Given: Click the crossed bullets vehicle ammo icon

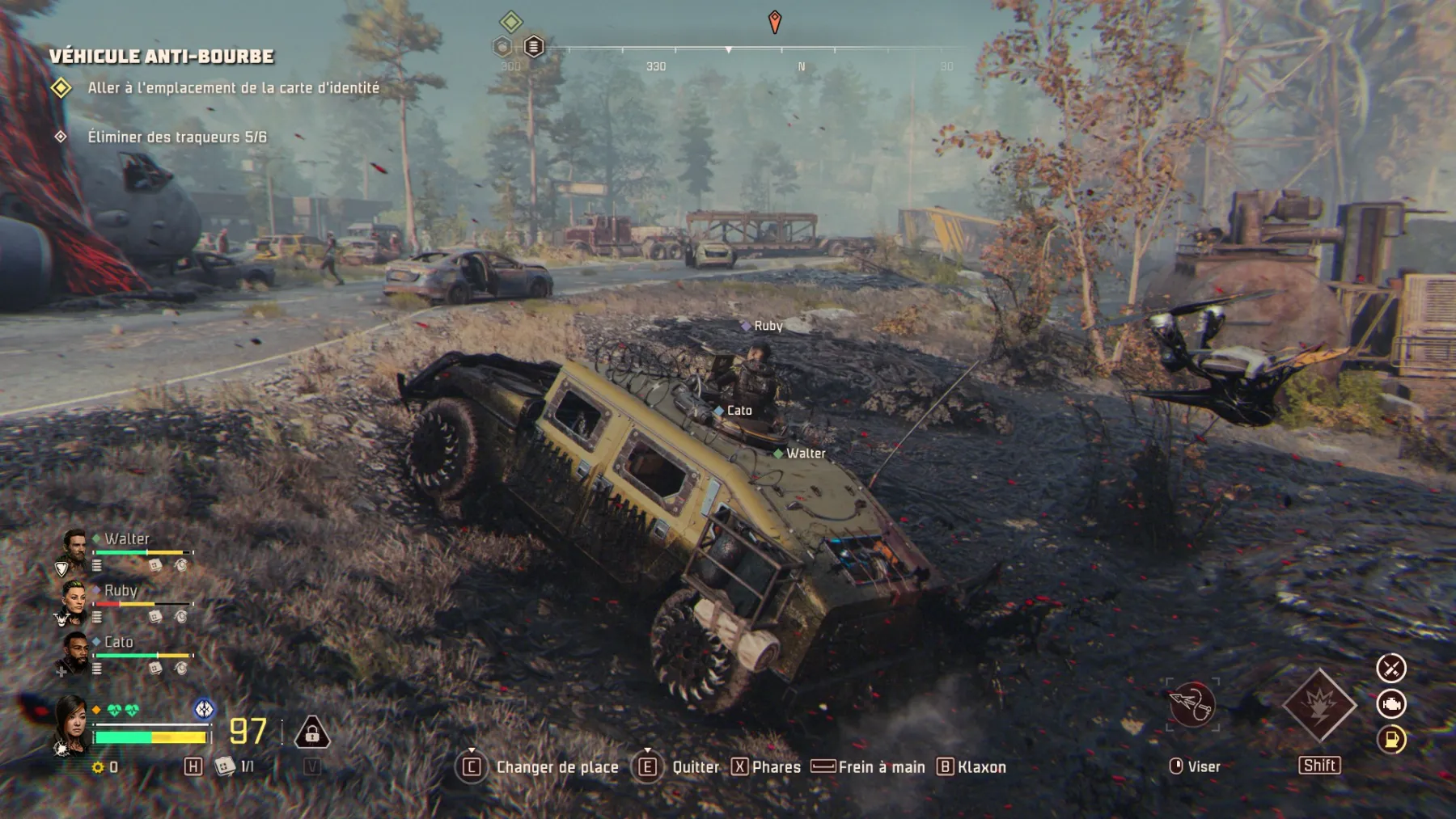Looking at the screenshot, I should [x=1391, y=669].
